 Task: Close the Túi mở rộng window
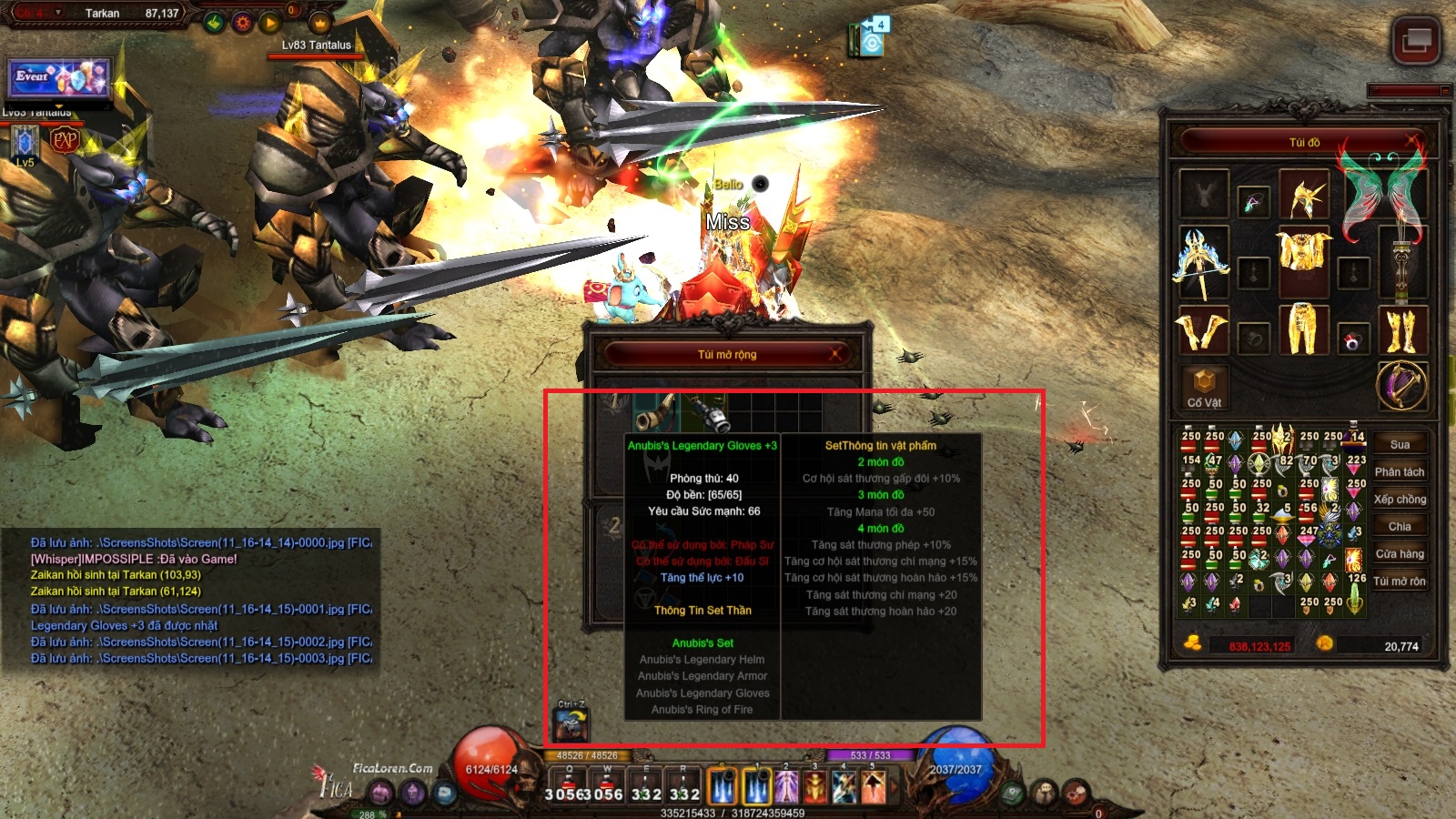coord(835,354)
